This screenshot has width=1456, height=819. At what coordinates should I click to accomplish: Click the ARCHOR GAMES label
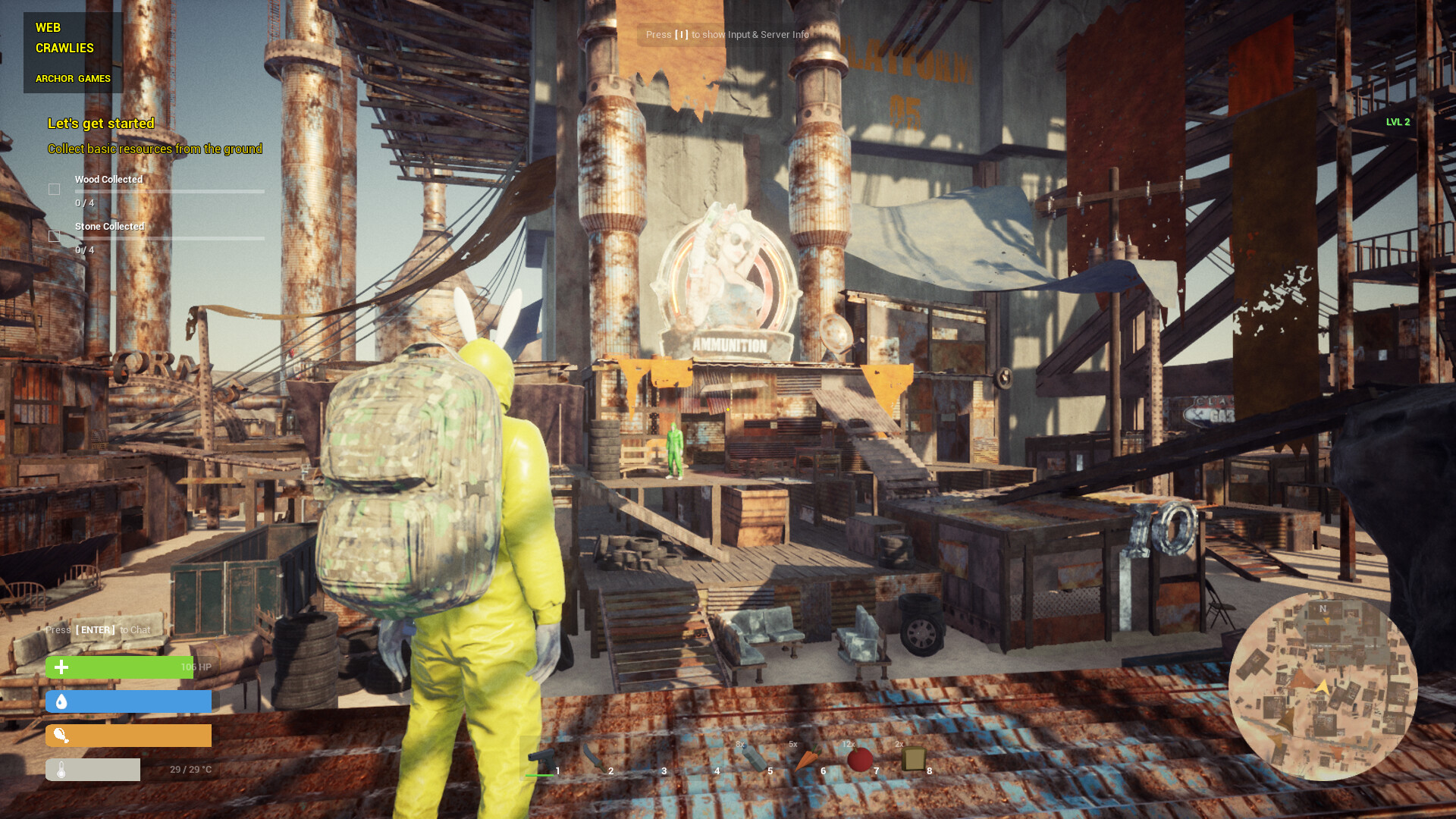(x=73, y=78)
